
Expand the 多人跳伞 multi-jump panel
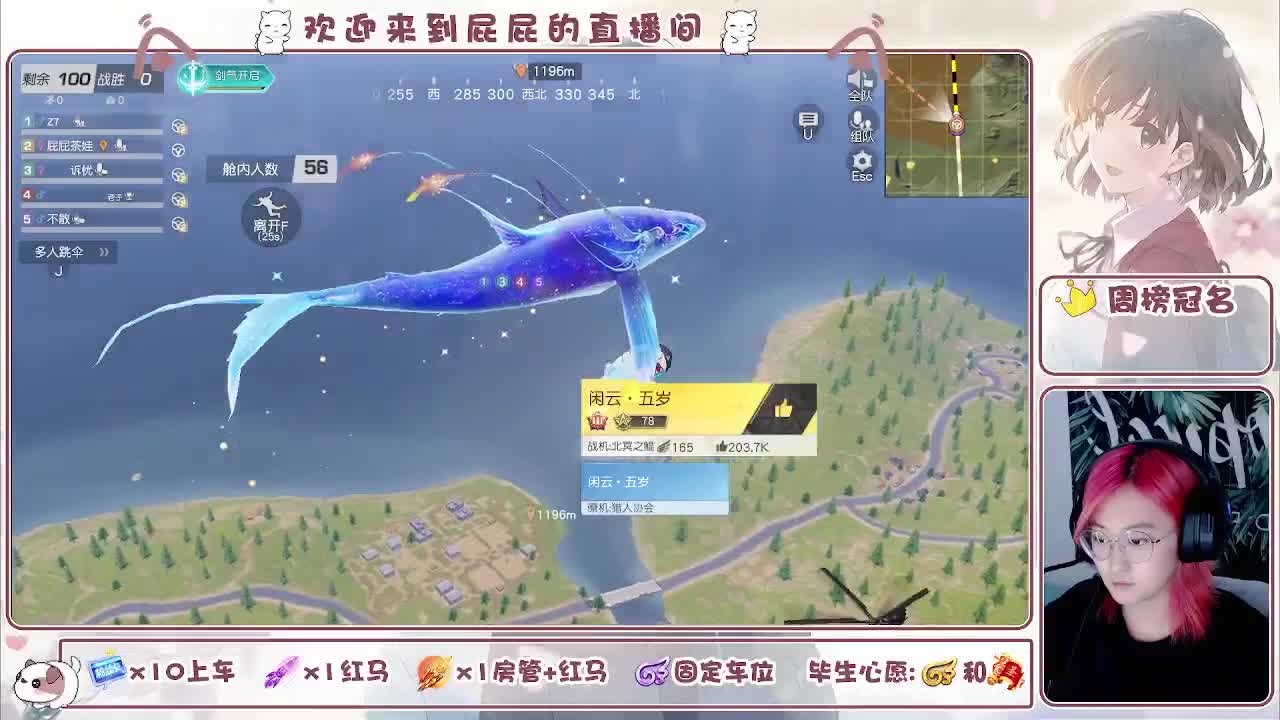[x=62, y=252]
